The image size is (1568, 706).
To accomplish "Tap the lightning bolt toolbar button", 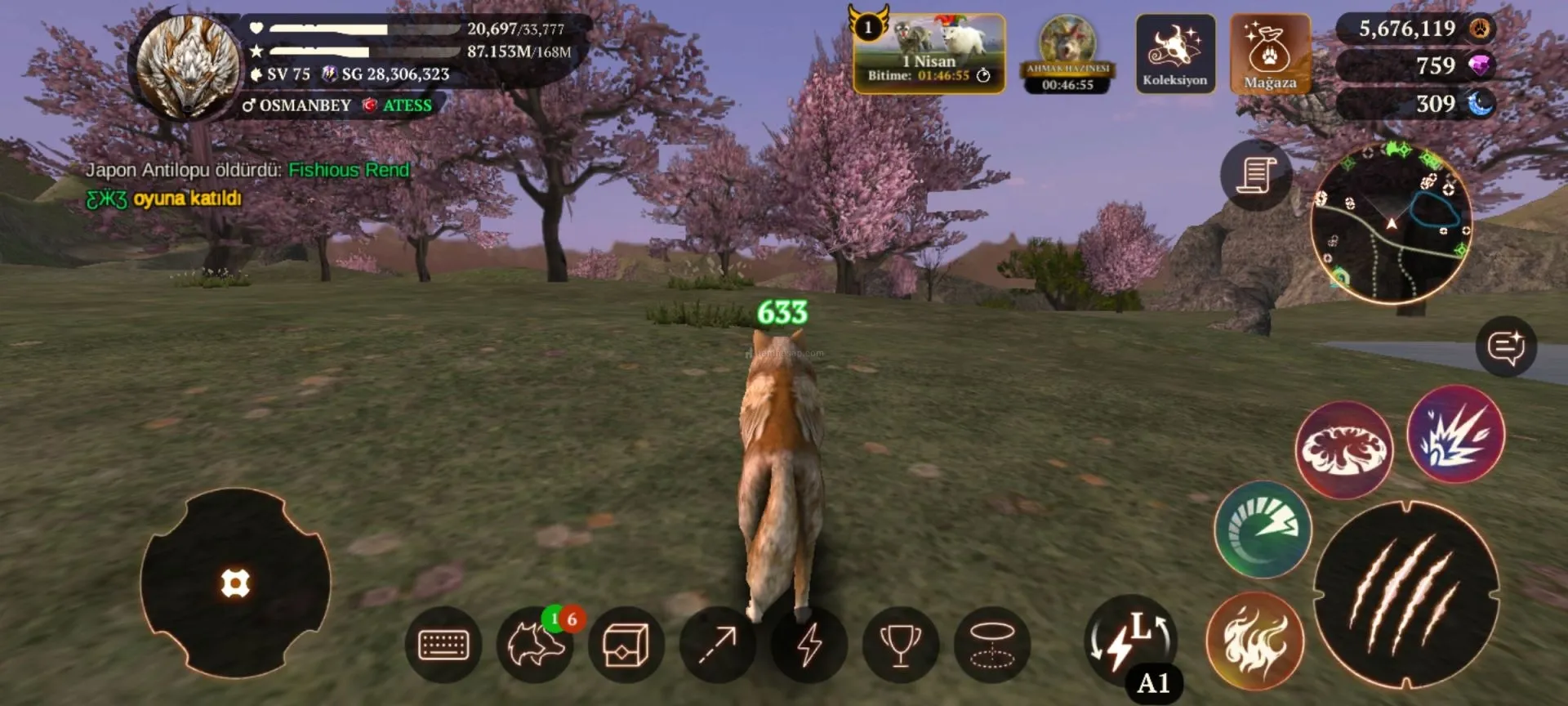I will coord(808,645).
